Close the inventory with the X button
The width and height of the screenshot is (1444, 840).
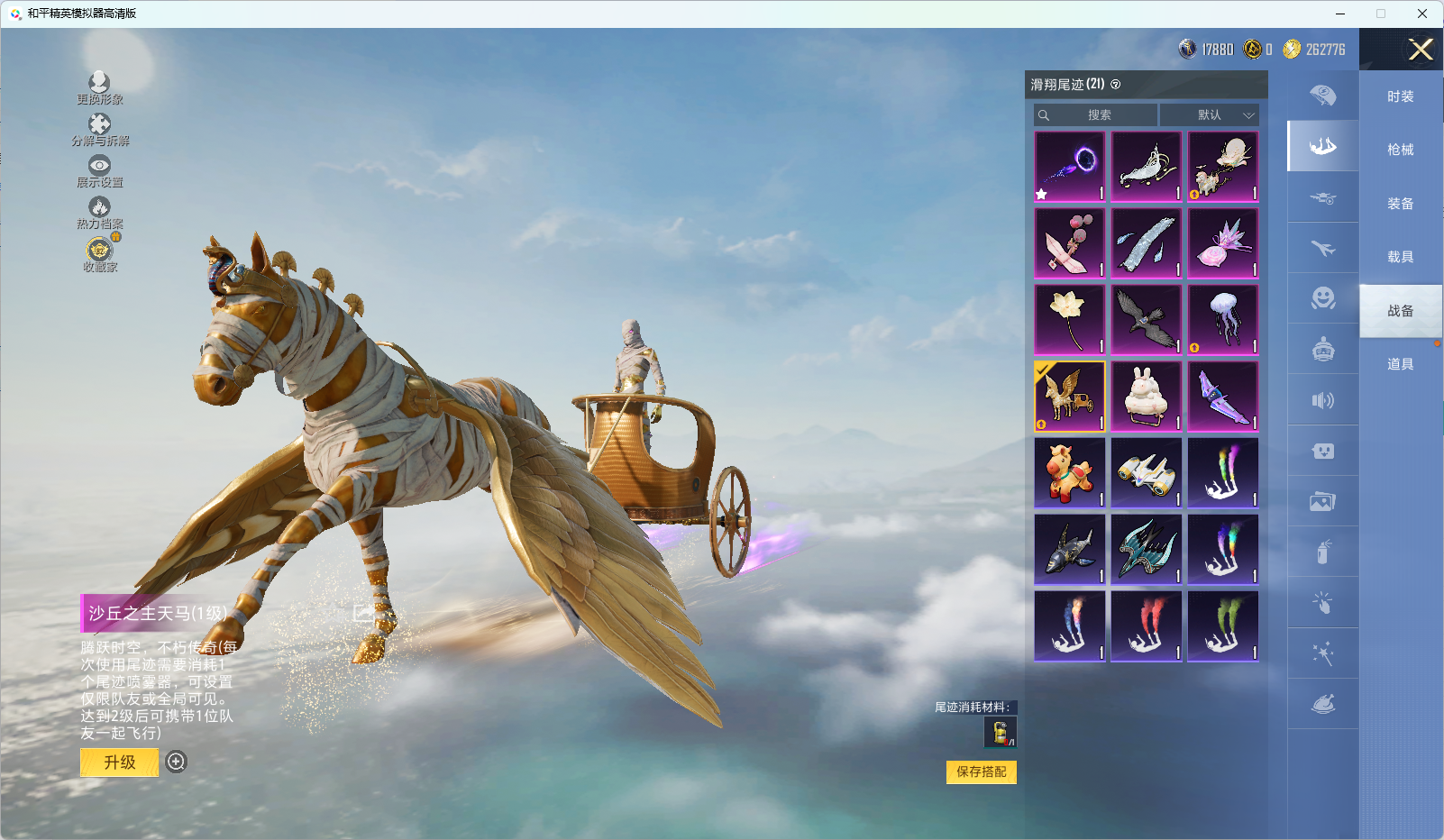(x=1421, y=50)
